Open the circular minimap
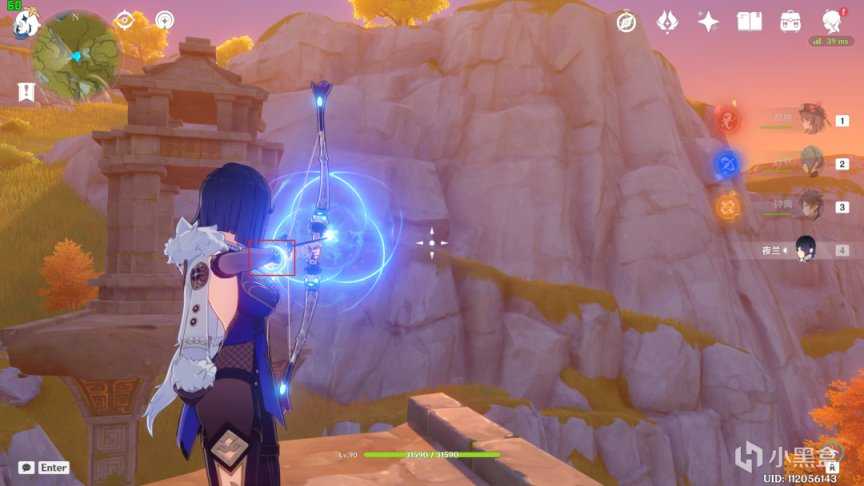This screenshot has height=486, width=864. [75, 55]
